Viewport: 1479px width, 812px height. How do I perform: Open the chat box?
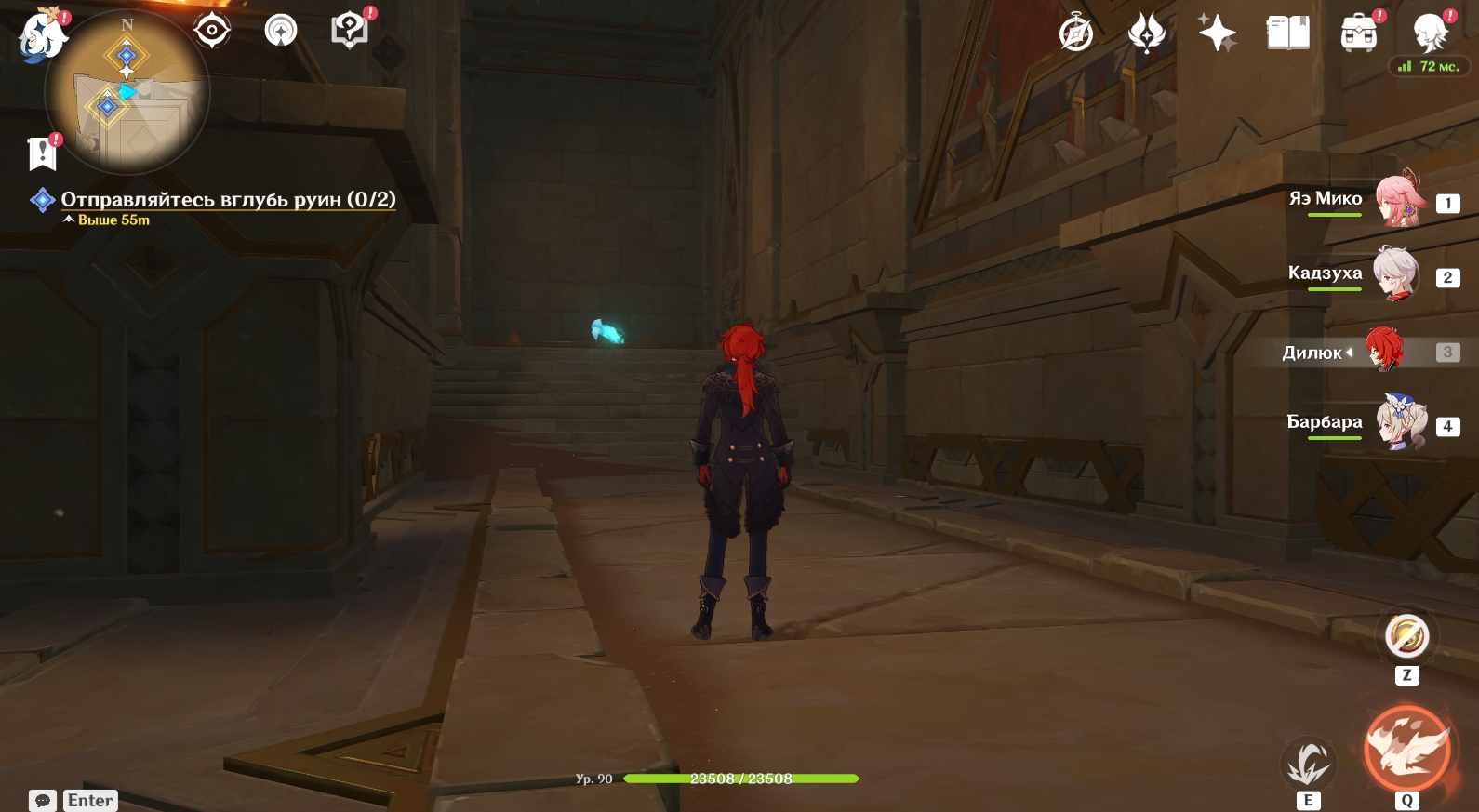43,801
